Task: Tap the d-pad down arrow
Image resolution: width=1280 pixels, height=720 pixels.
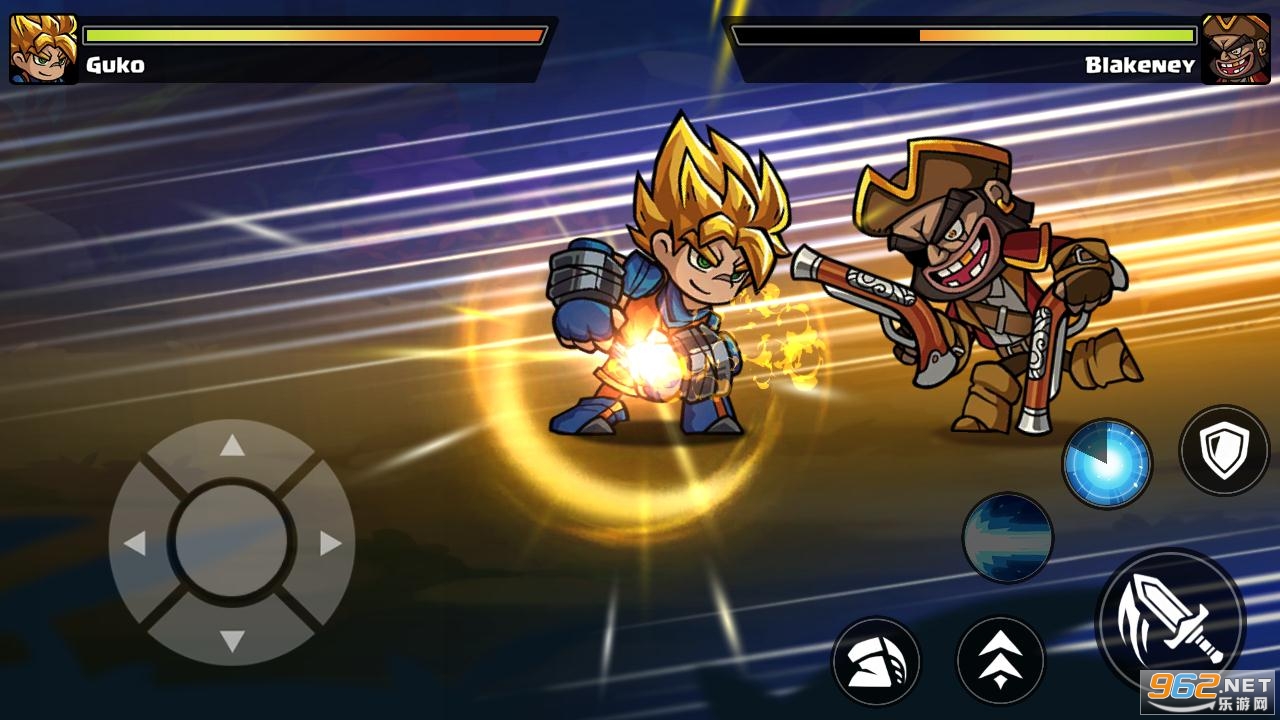Action: coord(232,640)
